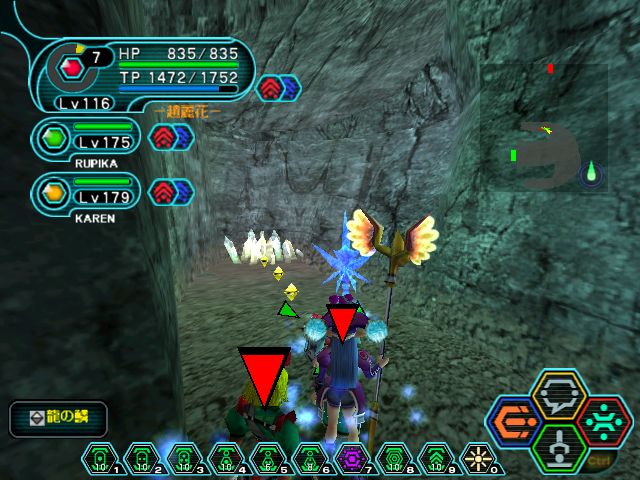Trigger the green arrow technique in slot 9
This screenshot has height=480, width=640.
tap(436, 458)
